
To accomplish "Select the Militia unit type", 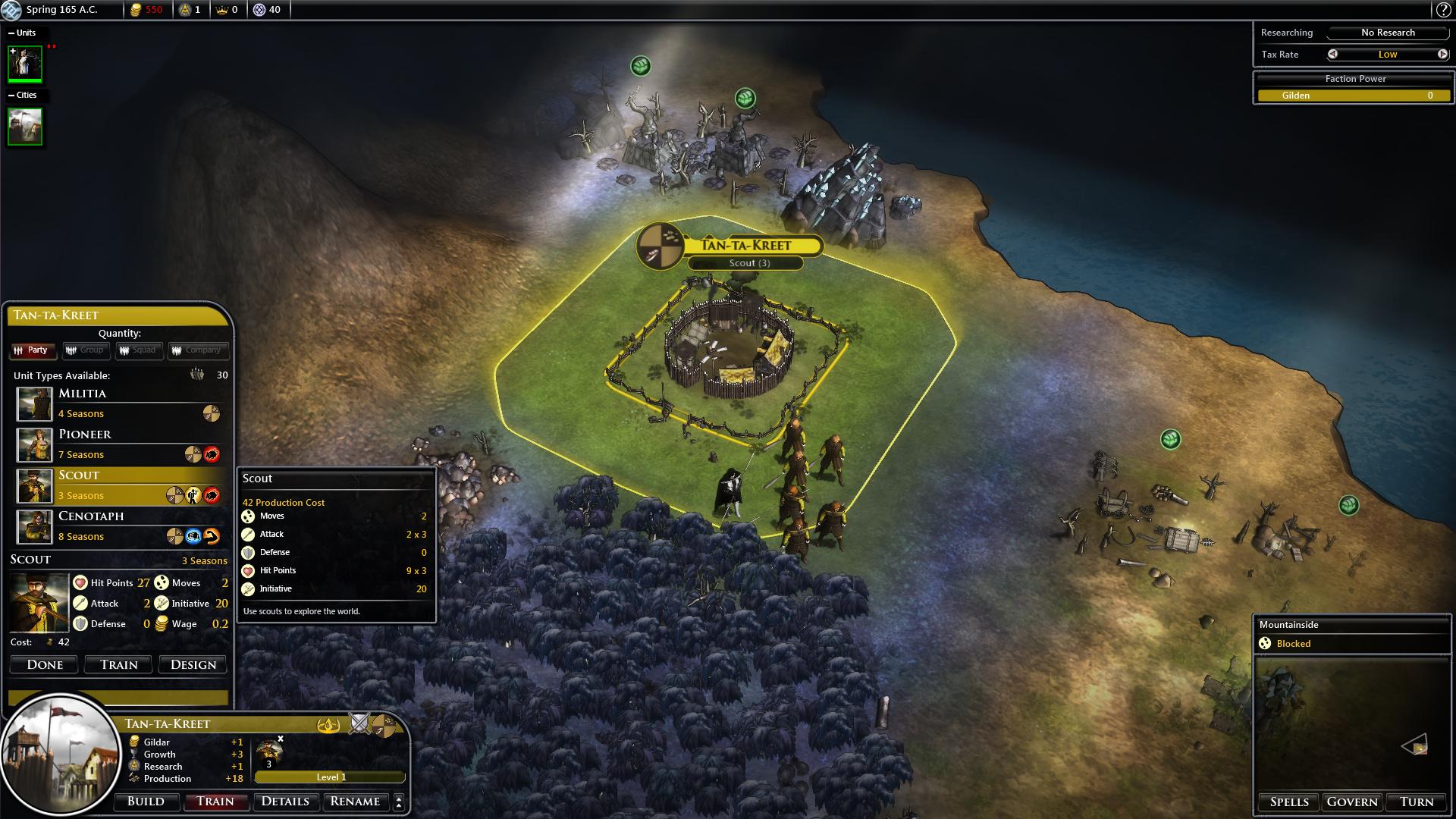I will click(x=121, y=403).
